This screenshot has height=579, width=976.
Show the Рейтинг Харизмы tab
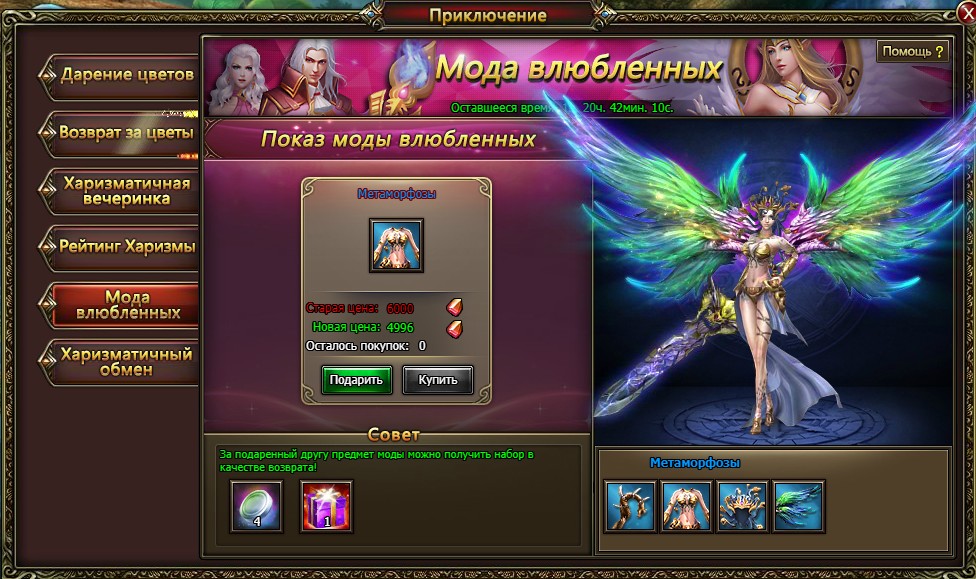124,246
